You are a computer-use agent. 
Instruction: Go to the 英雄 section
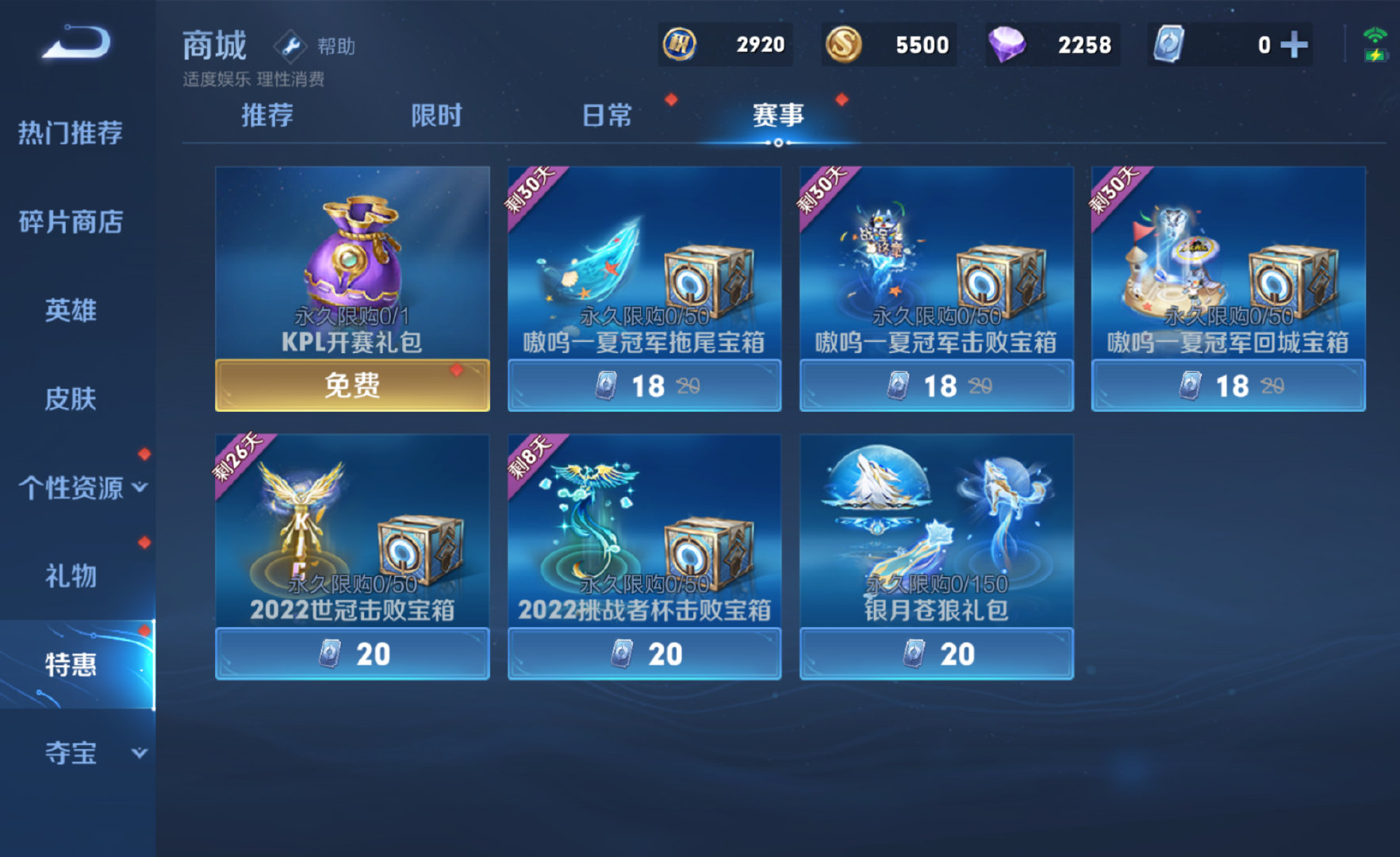point(71,310)
